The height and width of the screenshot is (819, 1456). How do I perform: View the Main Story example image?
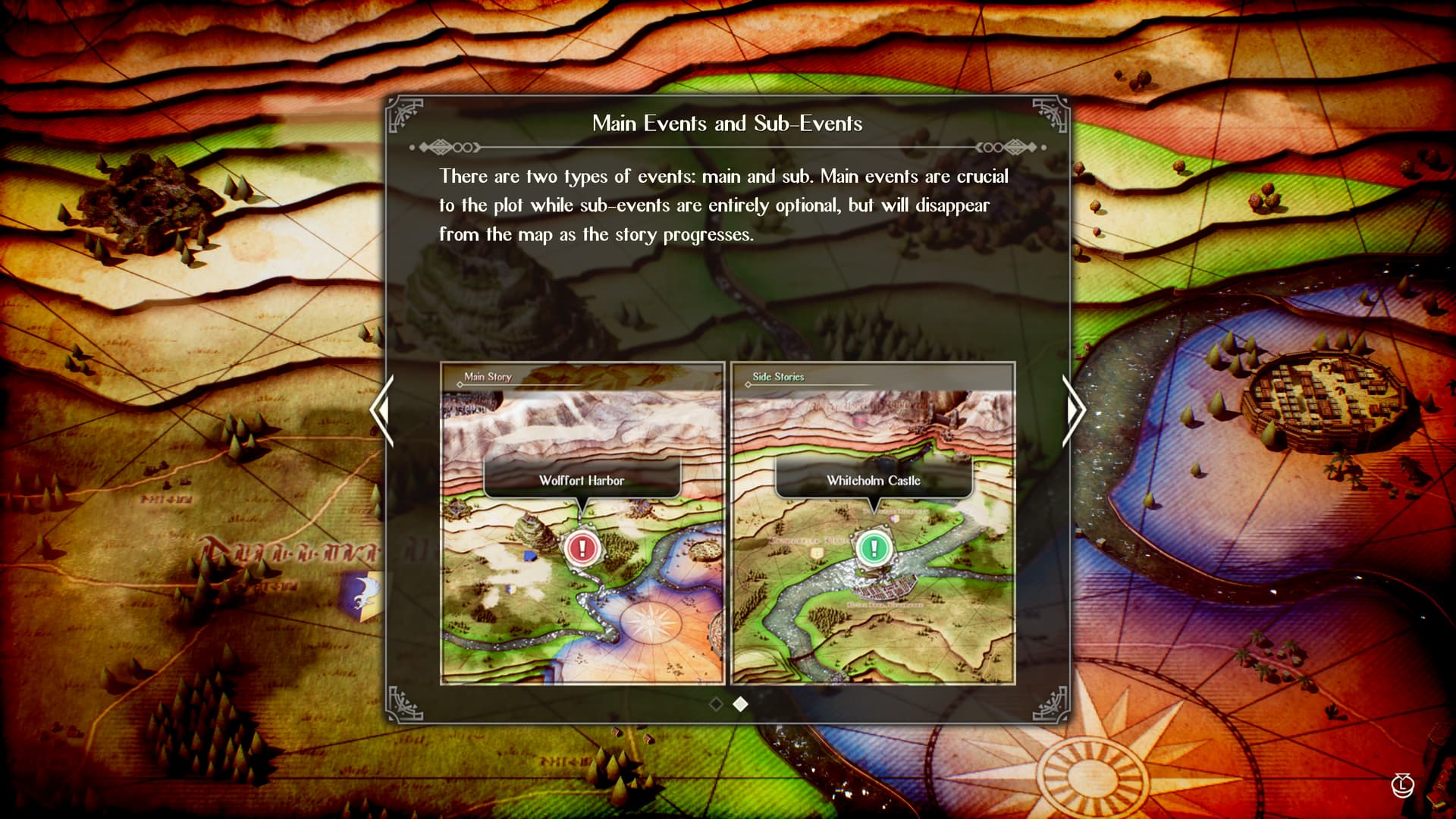[582, 524]
